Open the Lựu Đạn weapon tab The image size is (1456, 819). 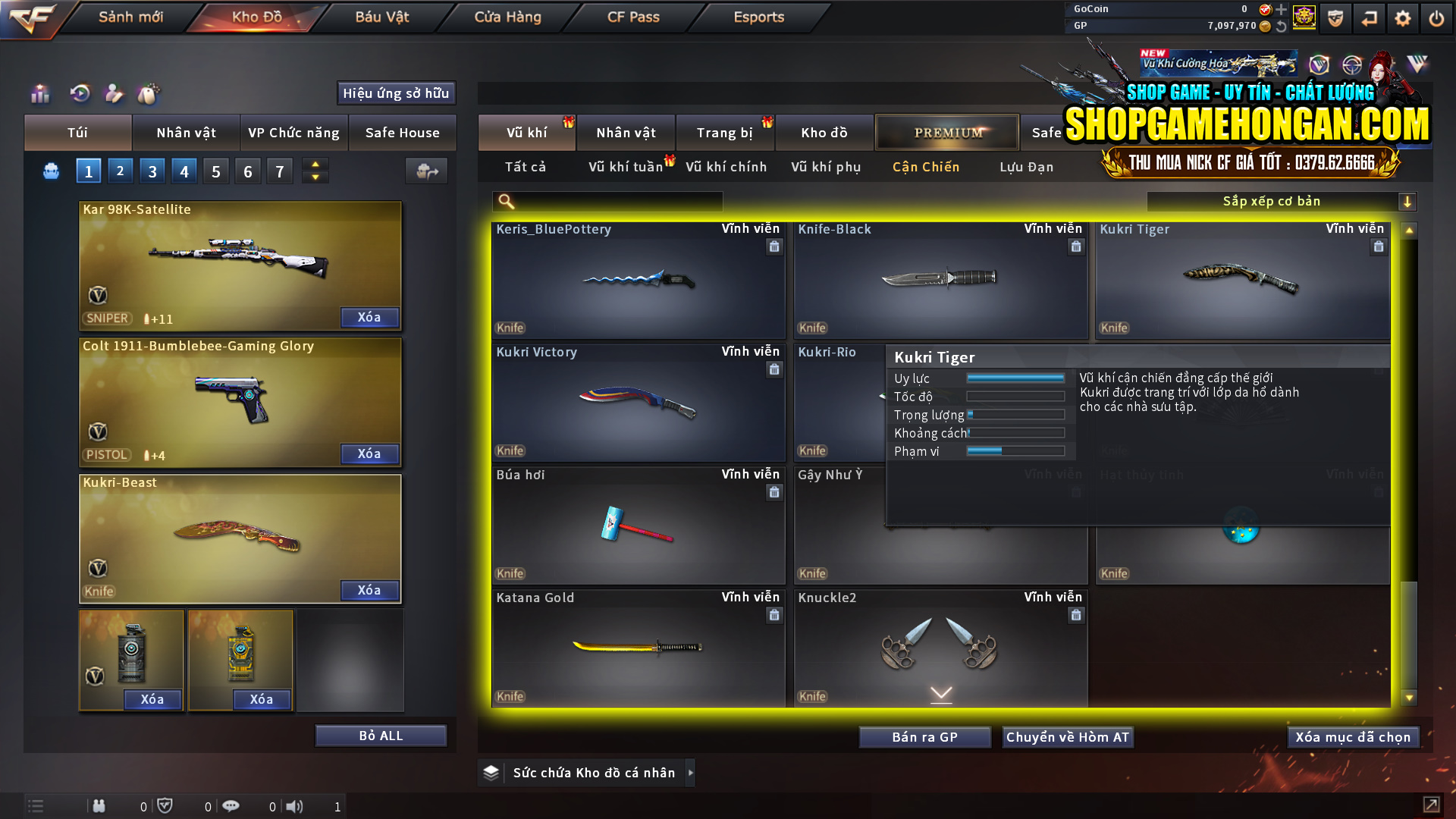[x=1028, y=167]
